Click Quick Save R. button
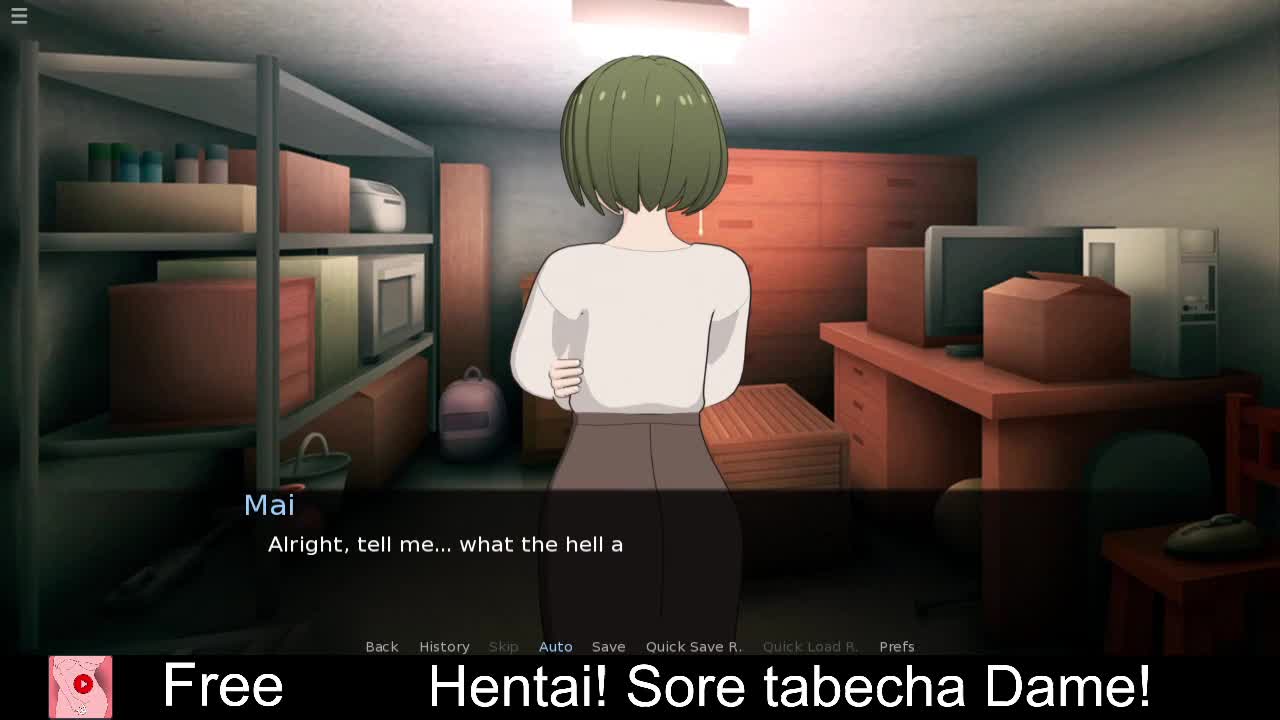The width and height of the screenshot is (1280, 720). tap(693, 646)
